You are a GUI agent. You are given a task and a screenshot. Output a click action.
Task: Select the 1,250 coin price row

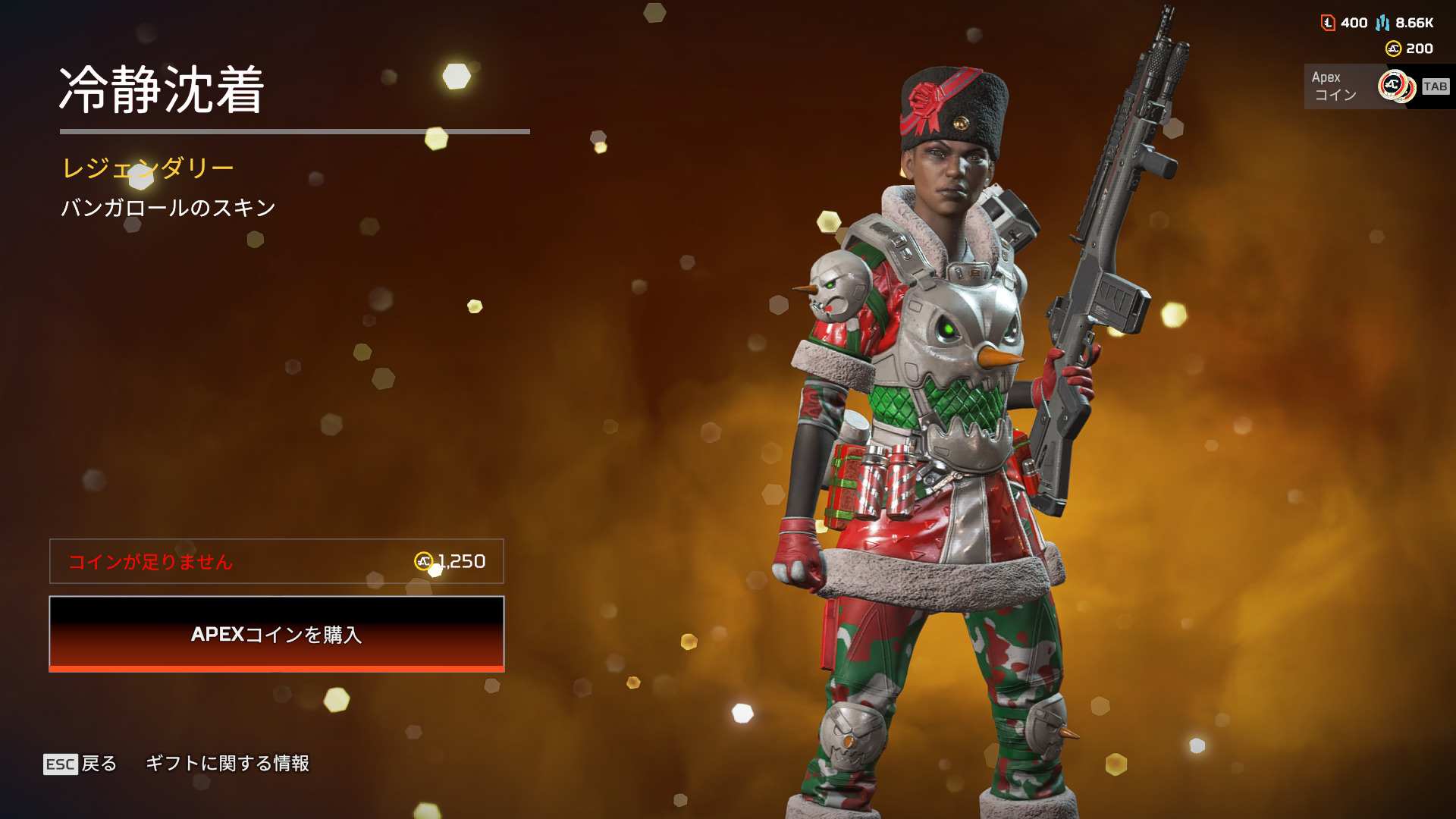click(x=276, y=561)
